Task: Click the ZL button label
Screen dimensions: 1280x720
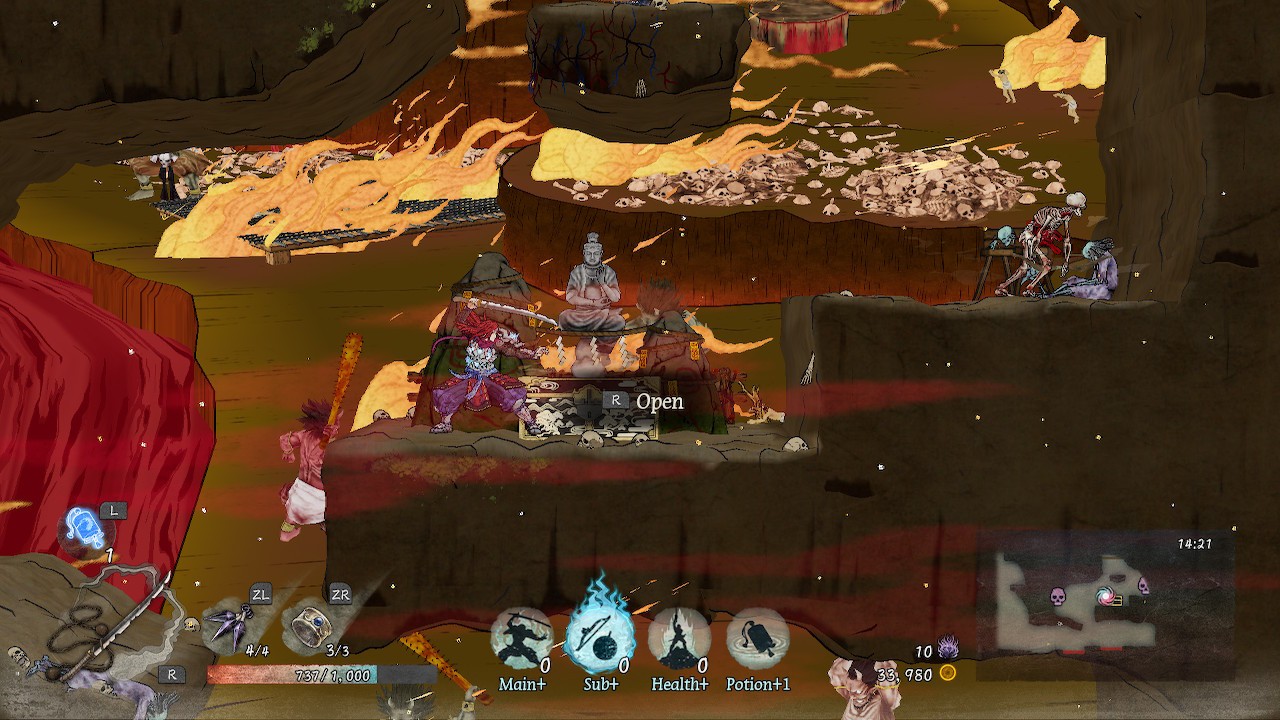Action: 260,592
